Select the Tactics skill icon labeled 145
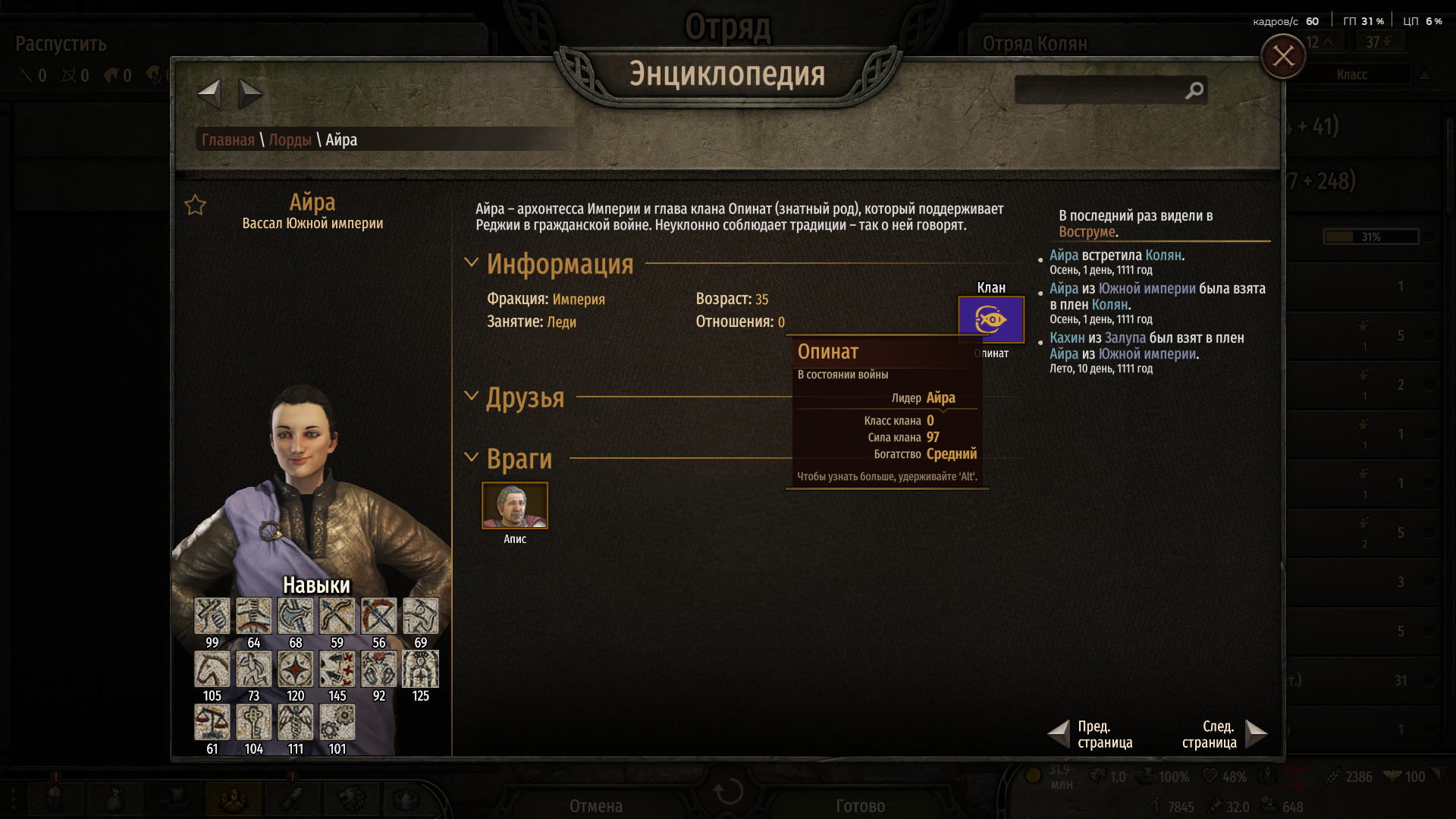The height and width of the screenshot is (819, 1456). pos(337,669)
